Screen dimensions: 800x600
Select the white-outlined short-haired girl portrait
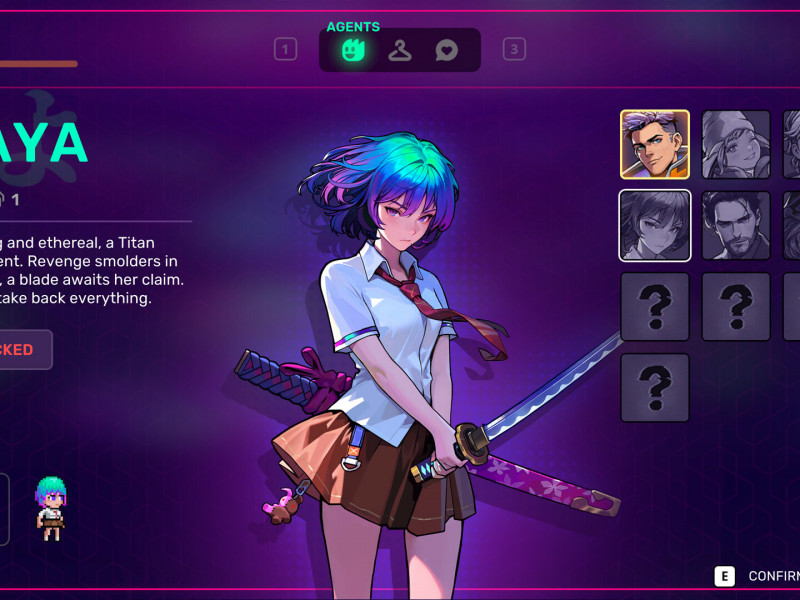(655, 225)
